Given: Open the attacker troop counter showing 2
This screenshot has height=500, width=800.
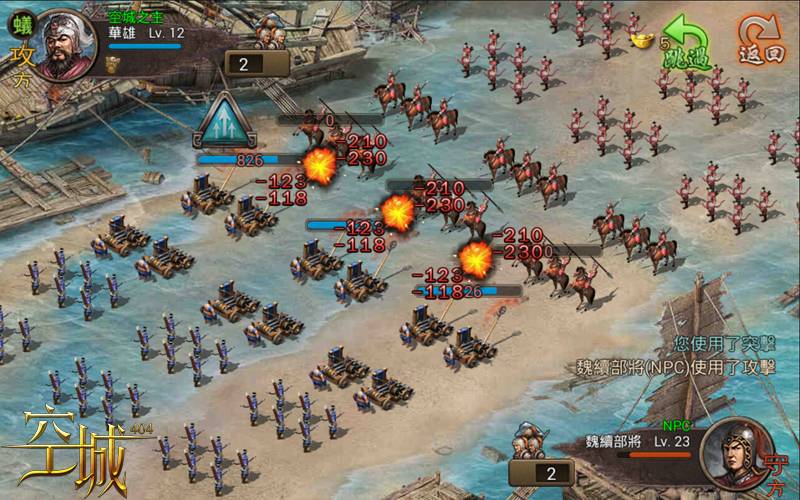Looking at the screenshot, I should pos(257,64).
